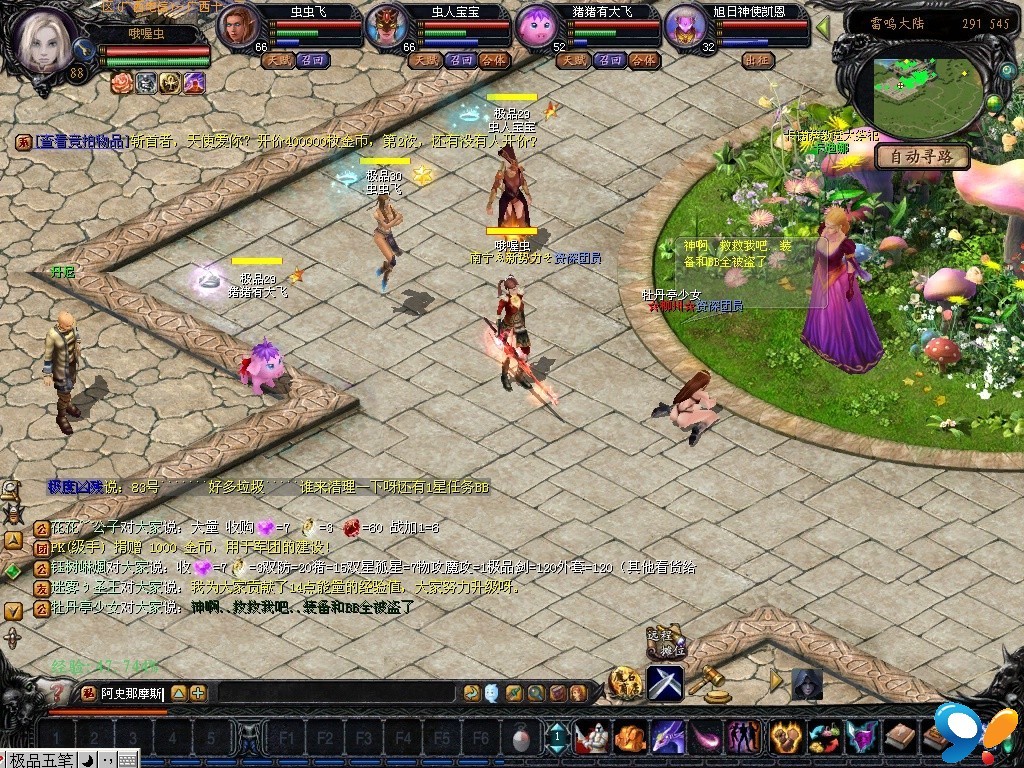
Task: Select the pink pig 猪猪有大飞 portrait
Action: 535,27
